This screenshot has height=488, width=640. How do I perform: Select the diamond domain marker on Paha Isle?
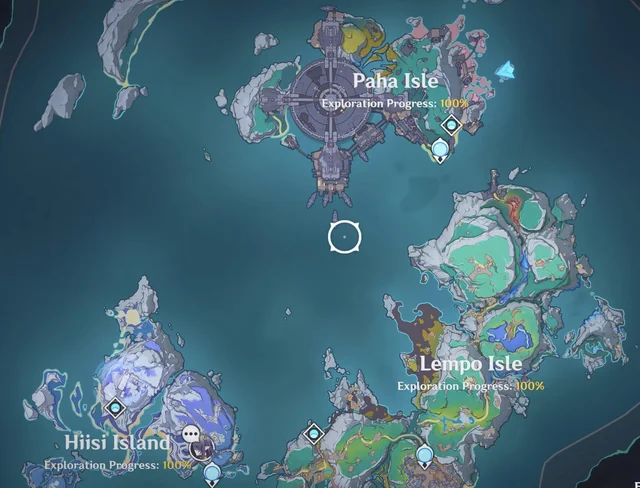(451, 125)
